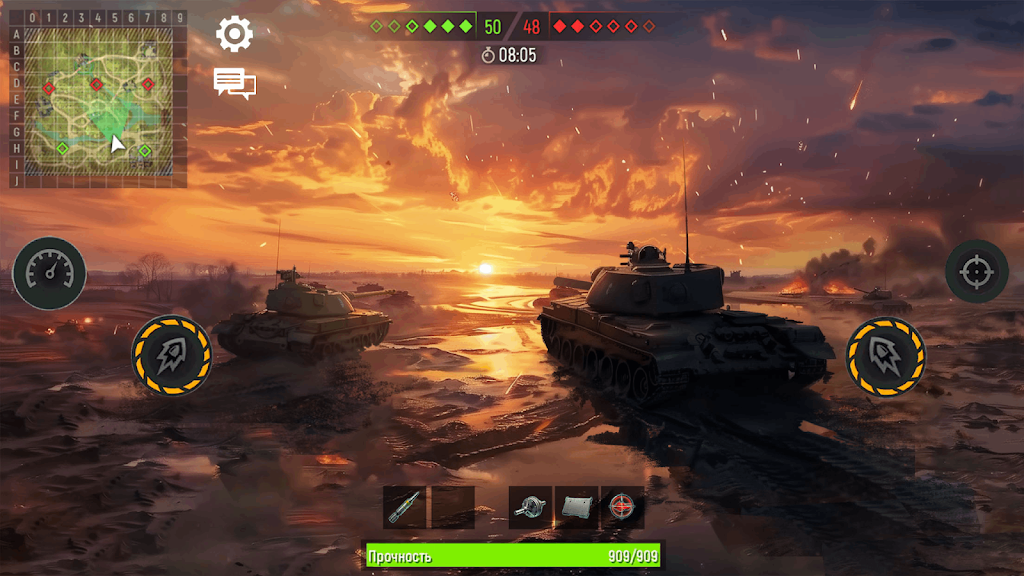The image size is (1024, 576).
Task: Use the mechanical gear consumable
Action: pyautogui.click(x=530, y=507)
